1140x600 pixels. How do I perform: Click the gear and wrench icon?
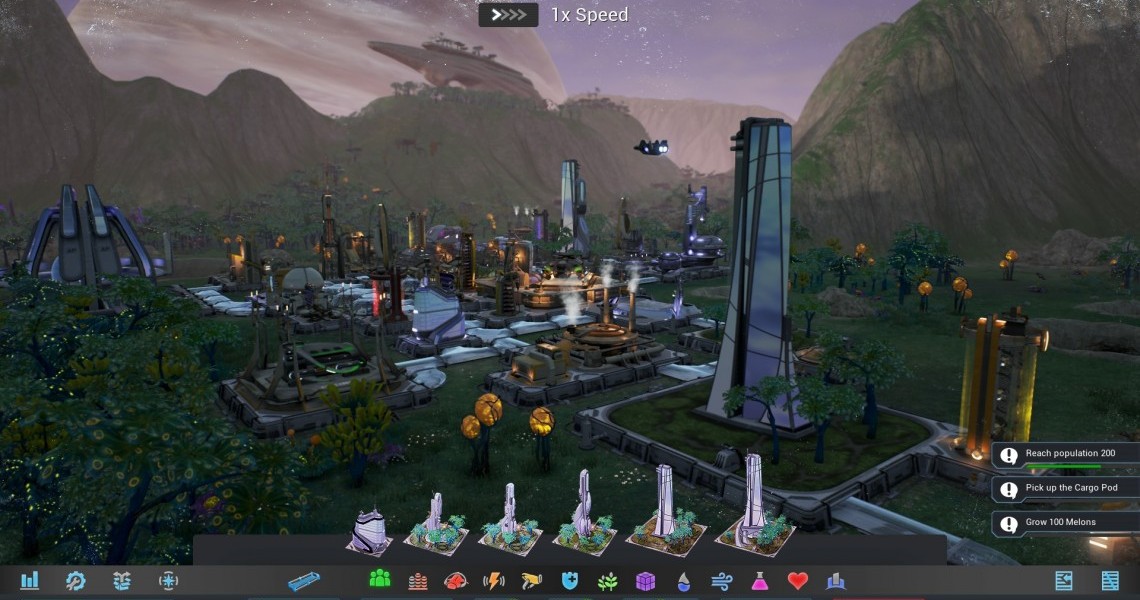[x=75, y=580]
